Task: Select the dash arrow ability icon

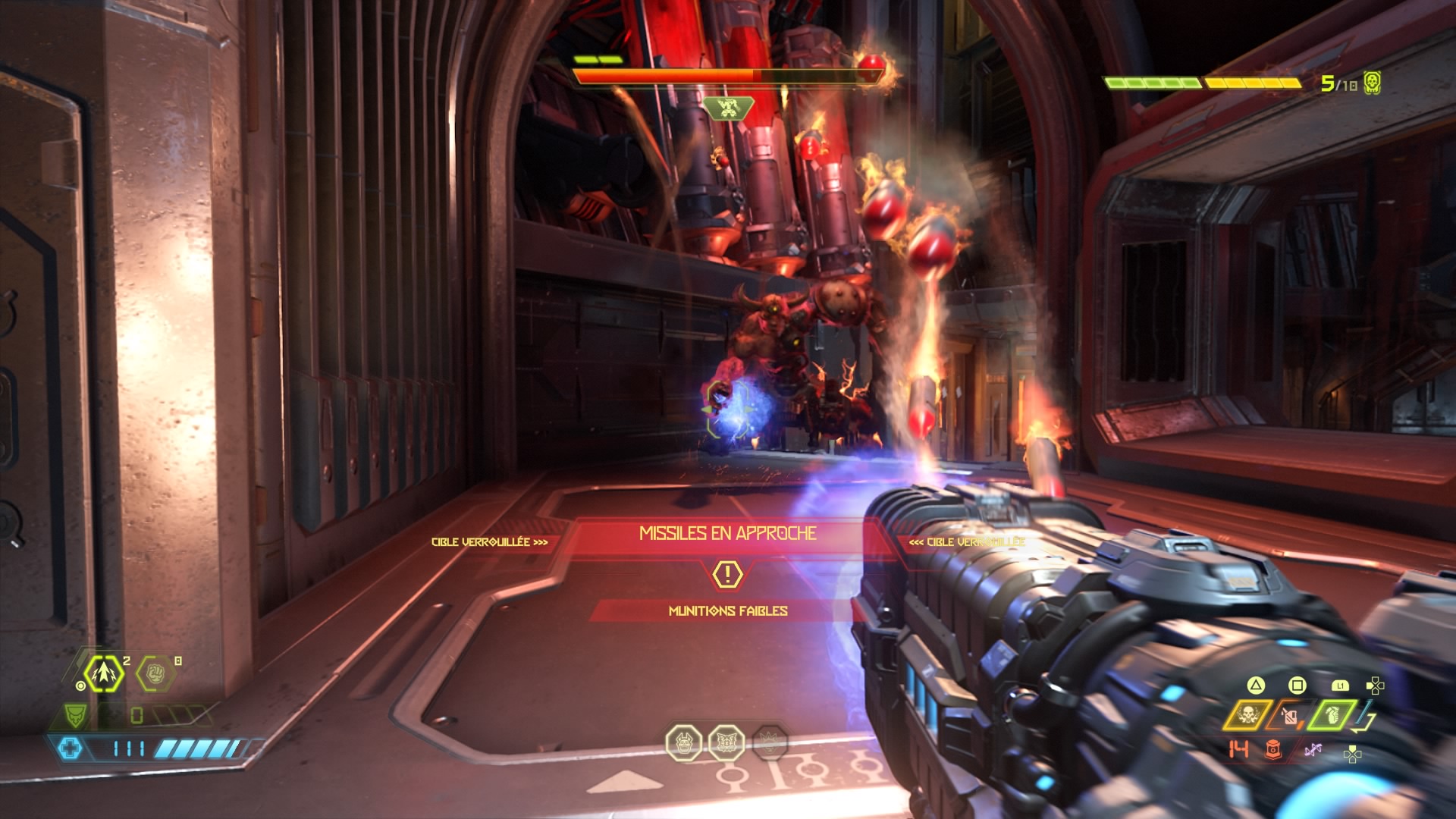Action: click(102, 673)
